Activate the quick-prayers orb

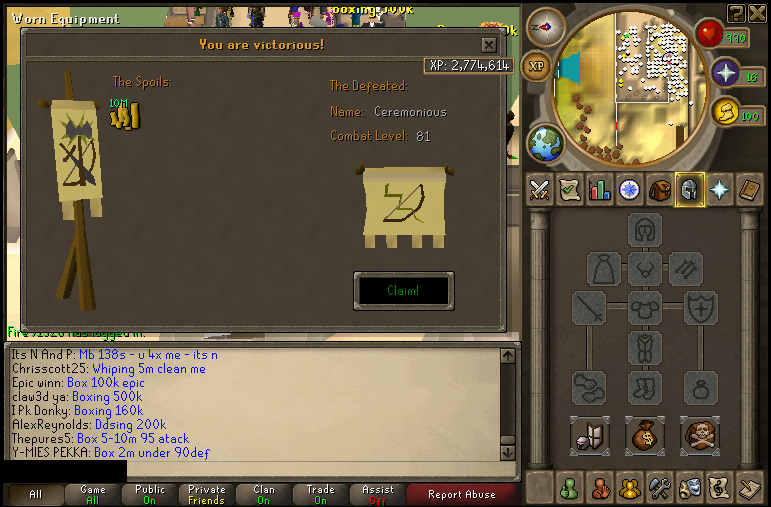click(x=725, y=73)
